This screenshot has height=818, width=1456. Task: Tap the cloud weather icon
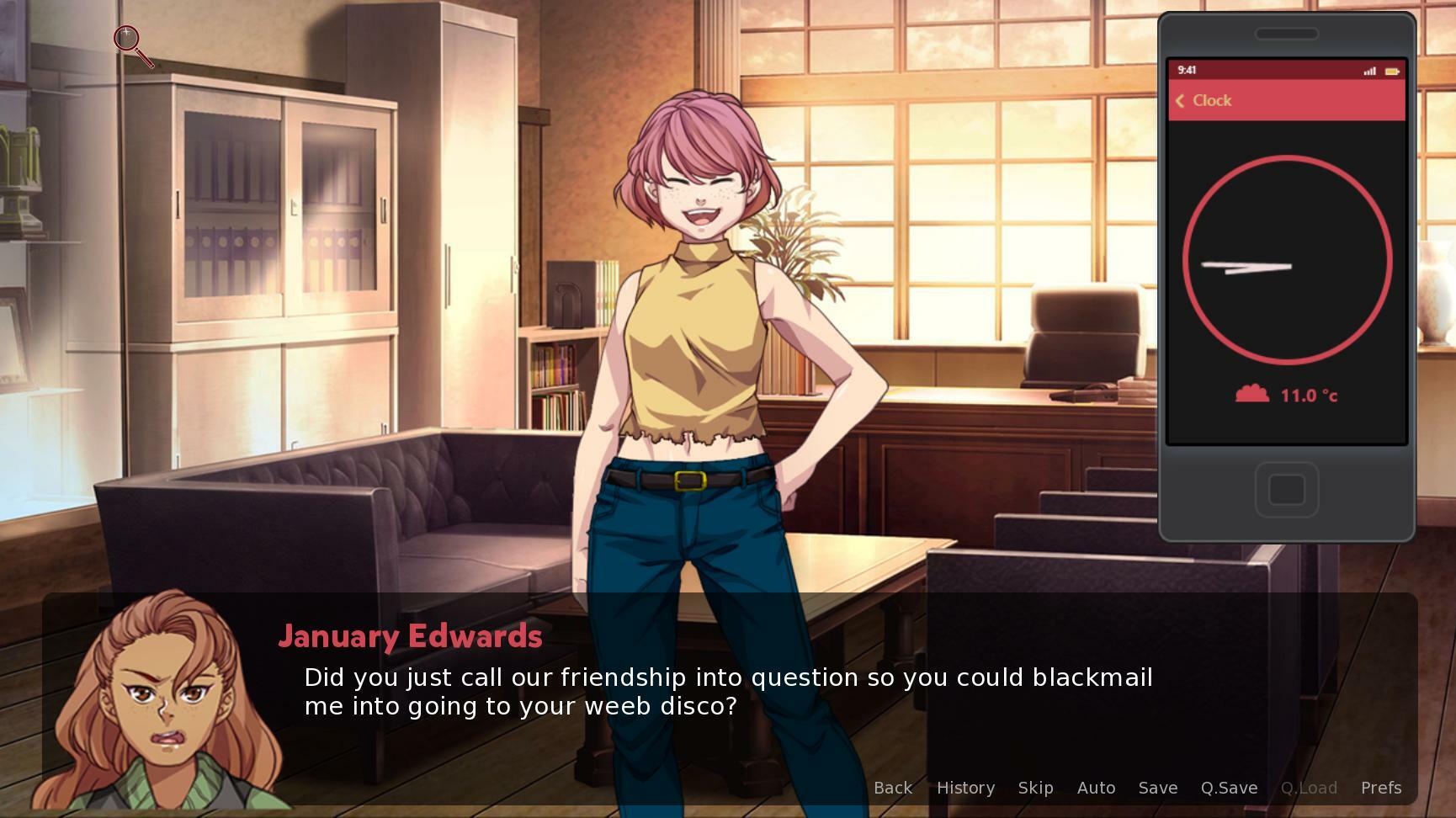point(1251,392)
